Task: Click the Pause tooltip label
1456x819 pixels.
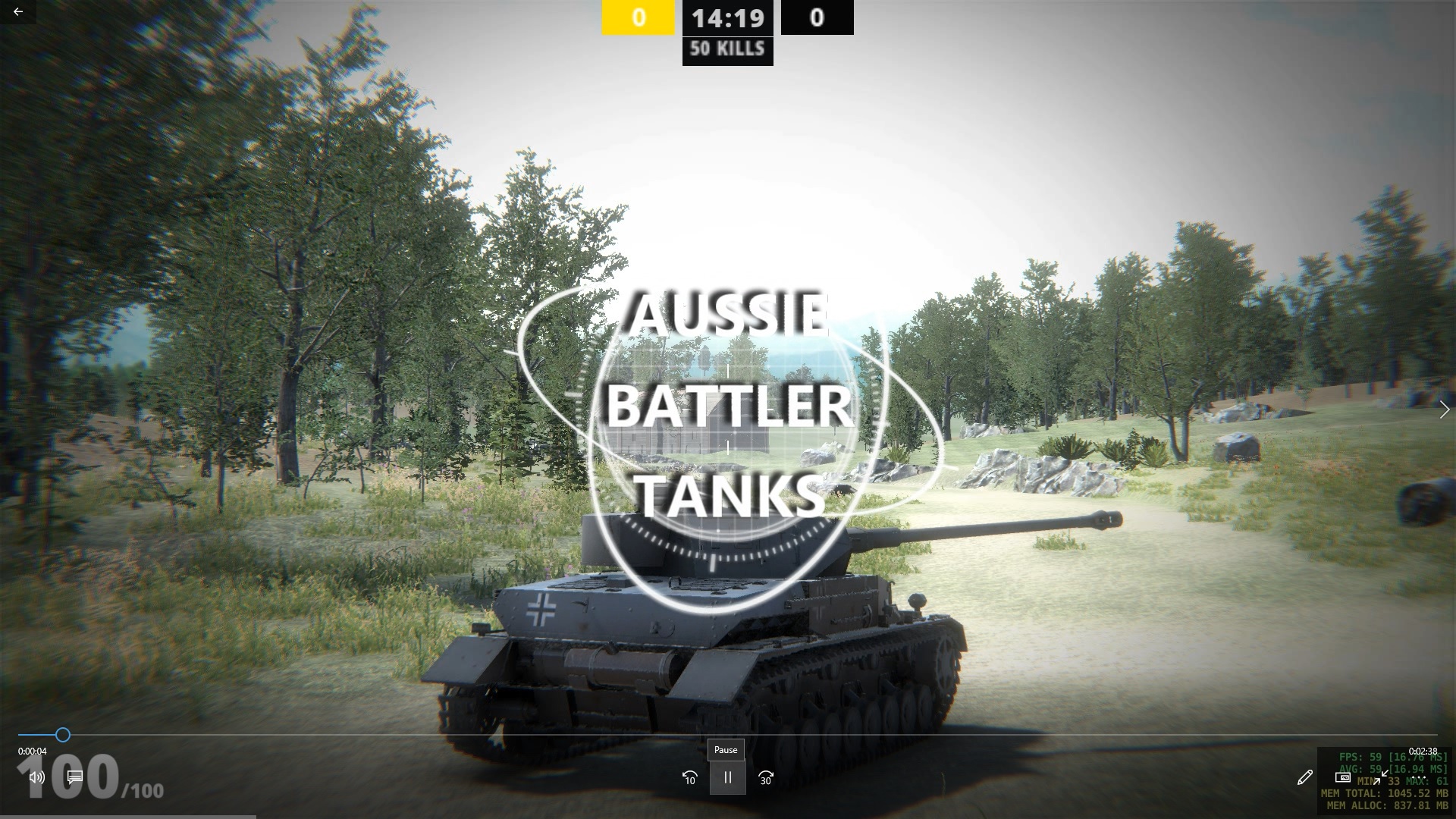Action: [x=726, y=750]
